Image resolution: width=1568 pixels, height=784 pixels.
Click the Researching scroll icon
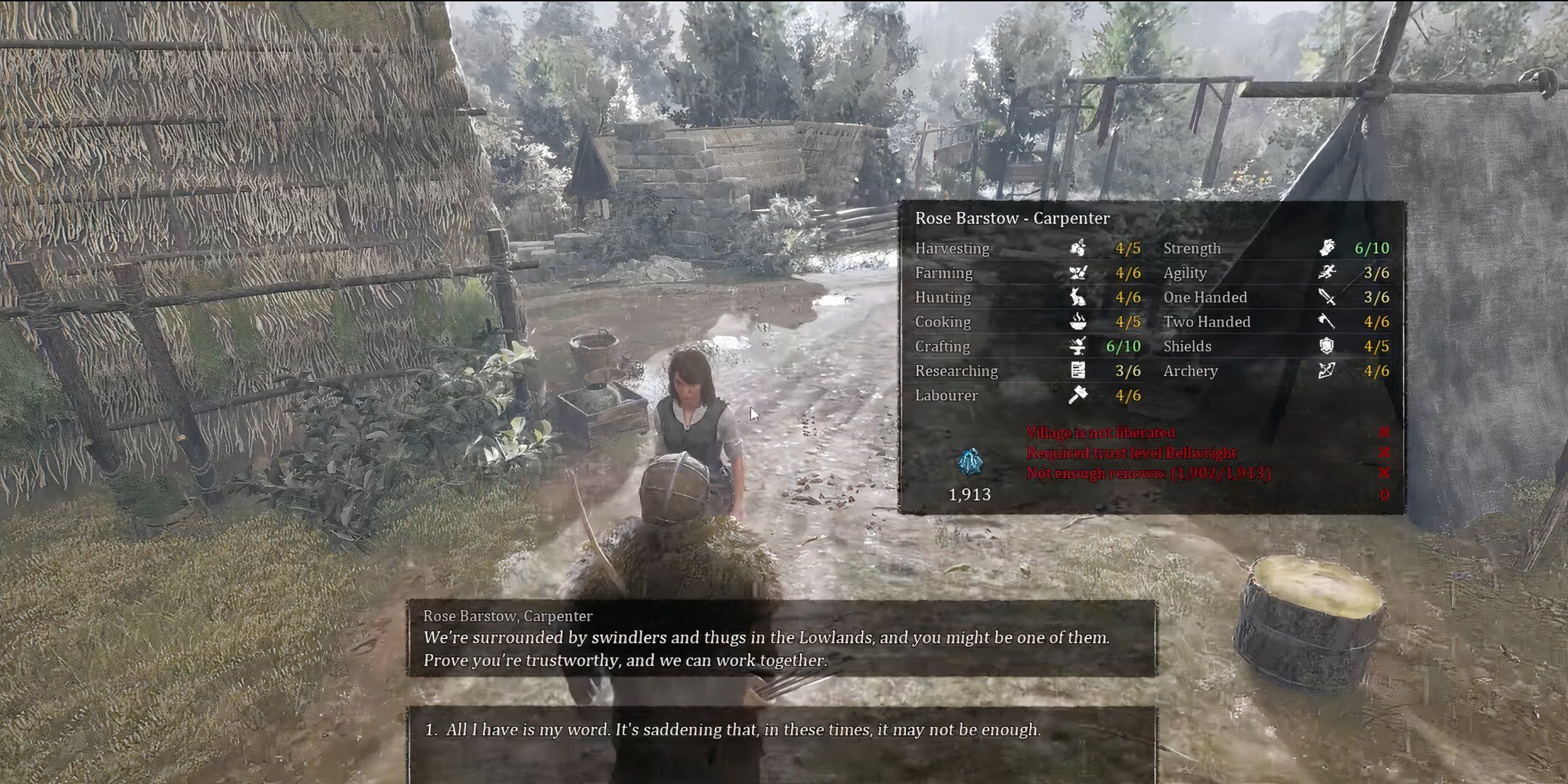(x=1079, y=371)
